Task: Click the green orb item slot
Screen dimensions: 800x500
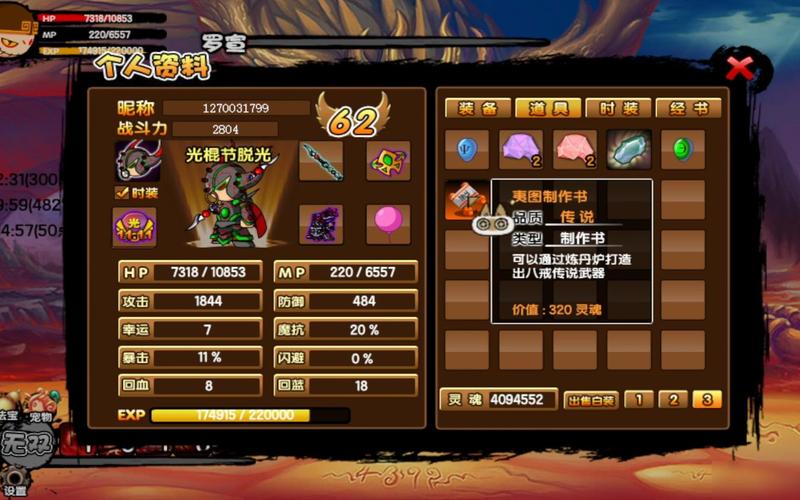Action: 683,149
